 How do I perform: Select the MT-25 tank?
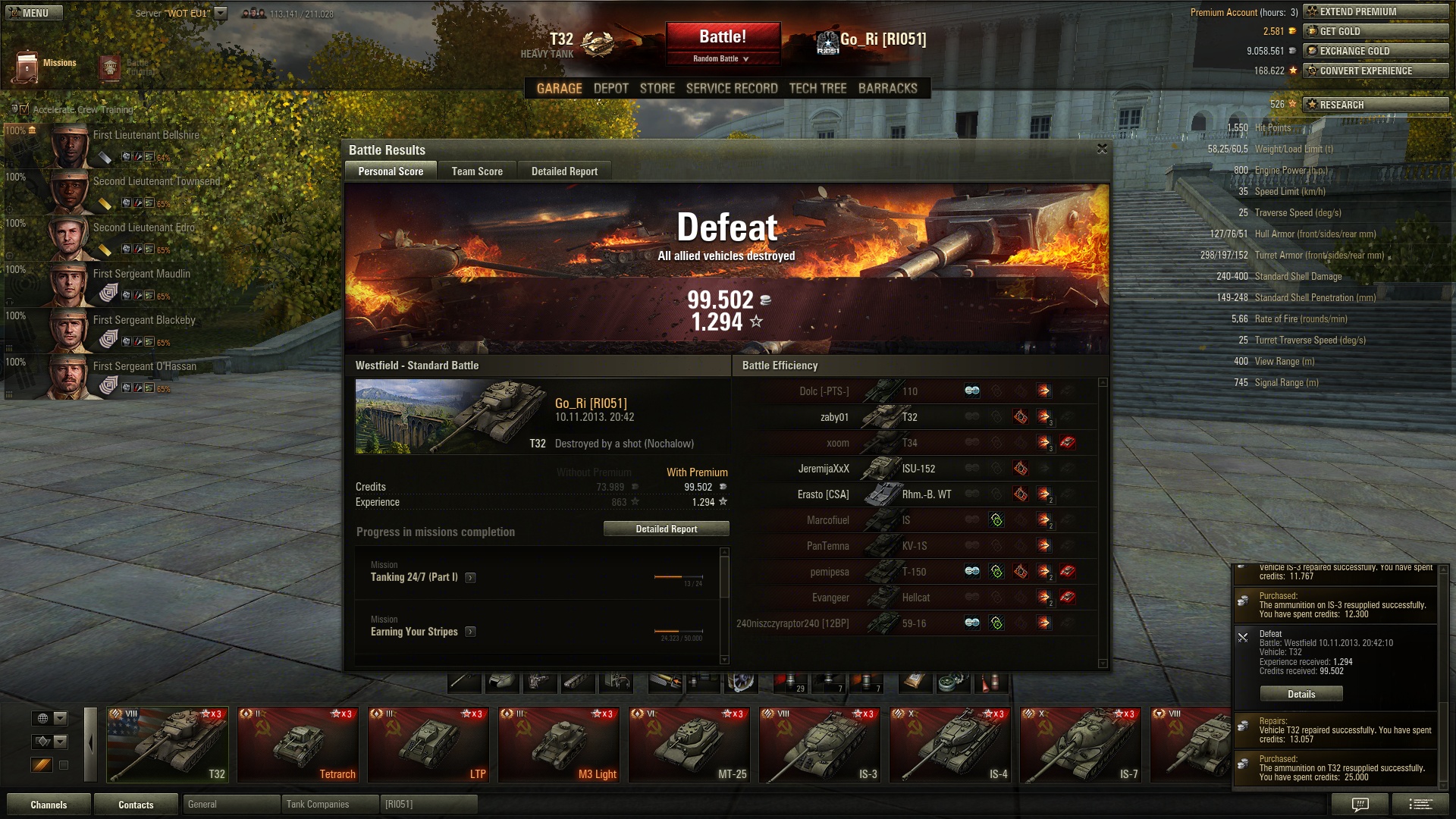tap(689, 745)
